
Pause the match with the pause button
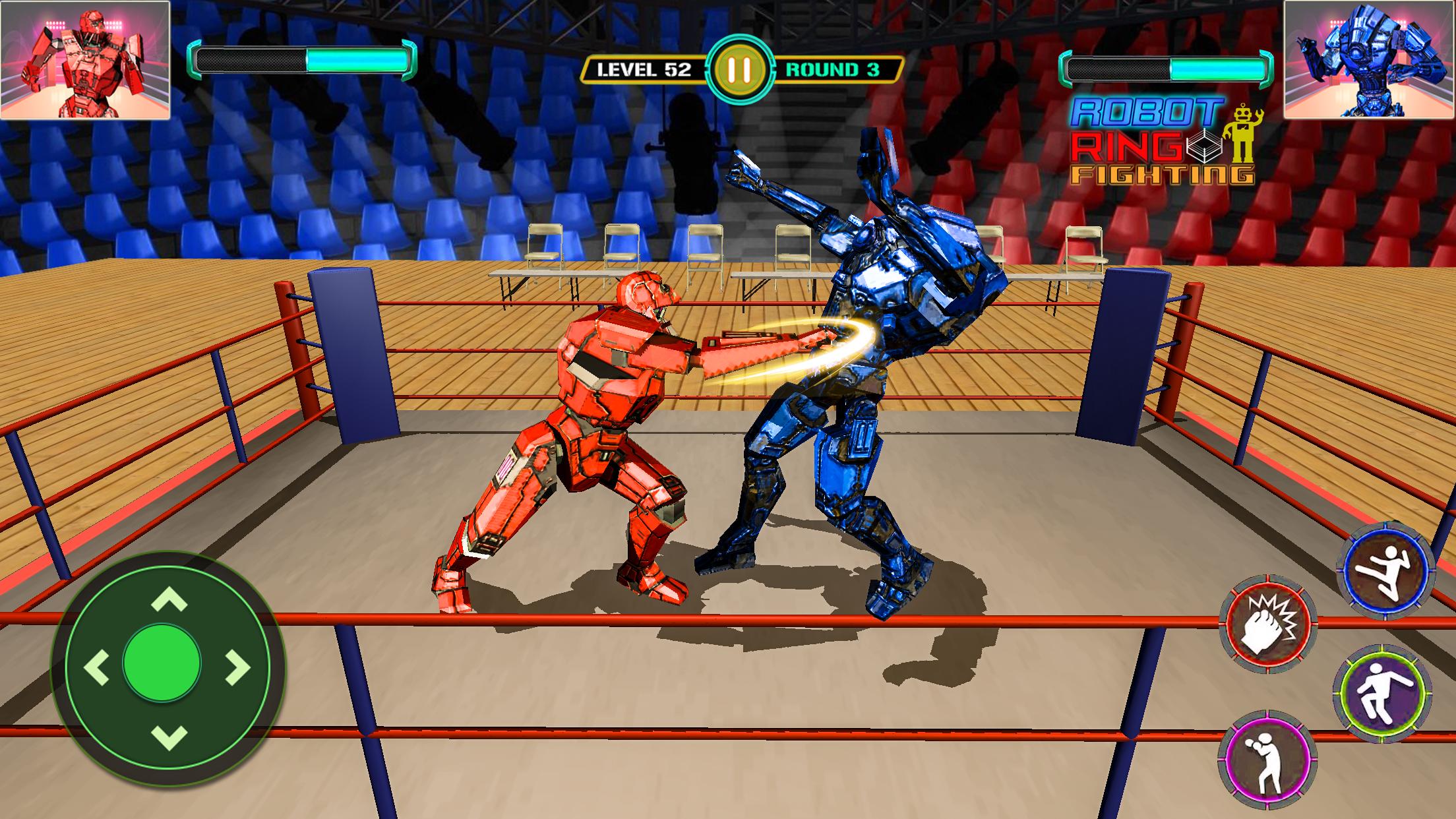point(739,69)
